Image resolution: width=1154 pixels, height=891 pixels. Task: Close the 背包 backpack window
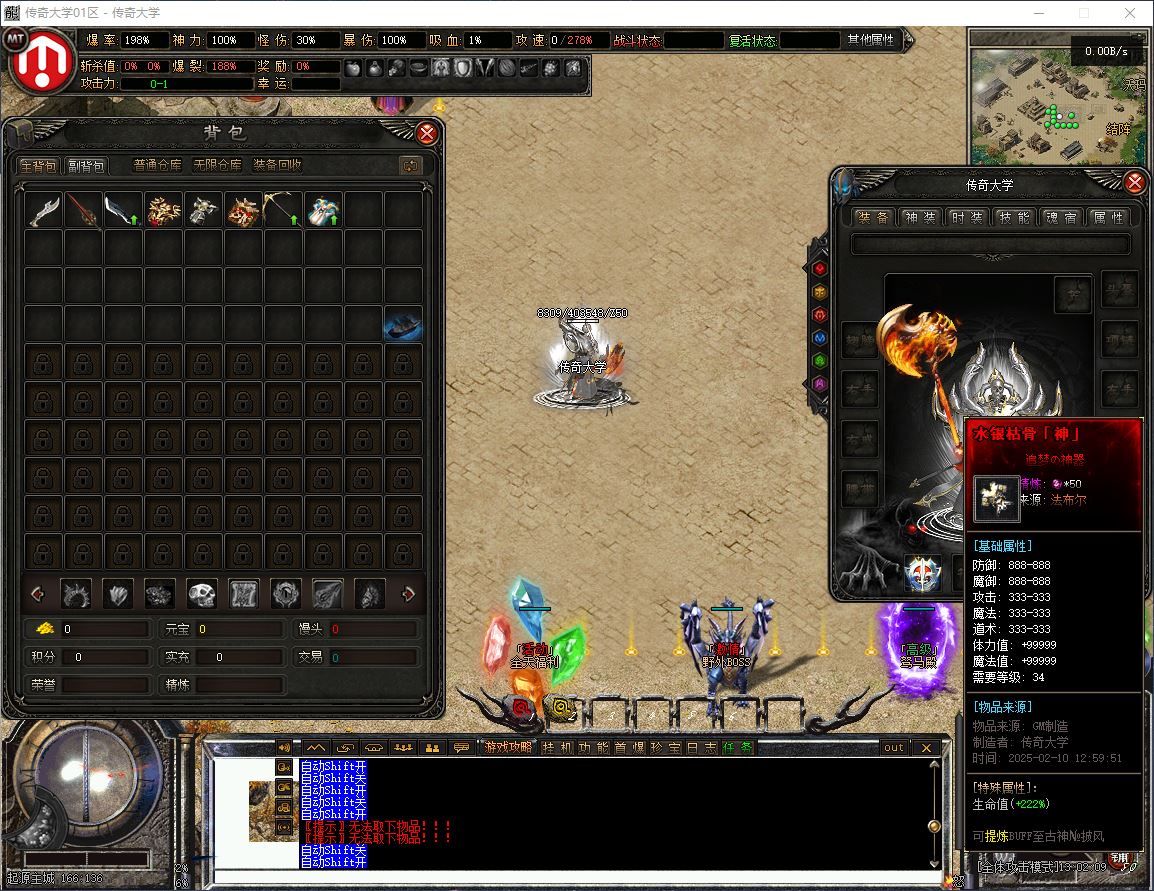[x=427, y=133]
